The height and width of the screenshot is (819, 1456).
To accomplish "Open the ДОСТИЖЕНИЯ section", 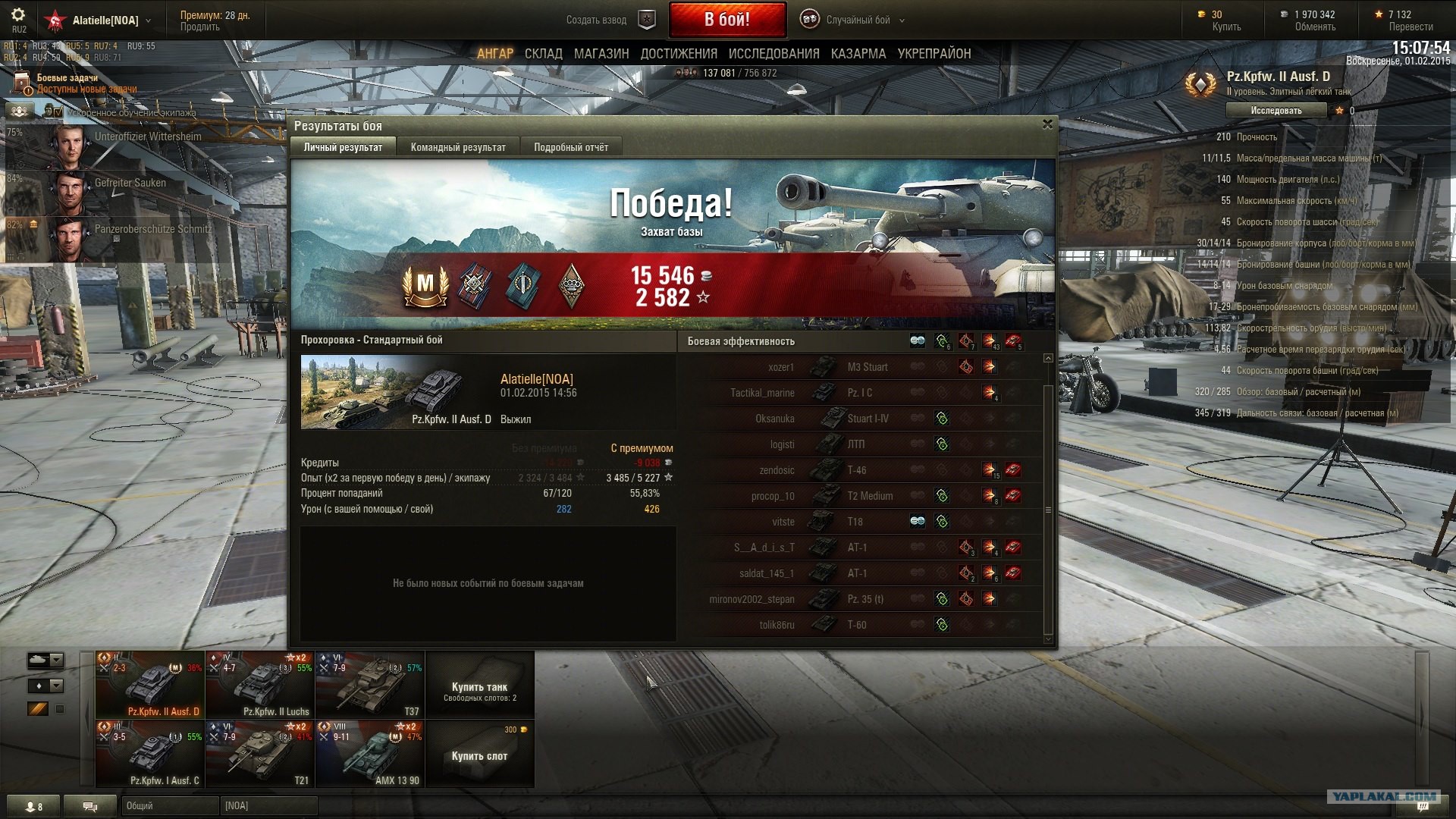I will click(x=679, y=54).
